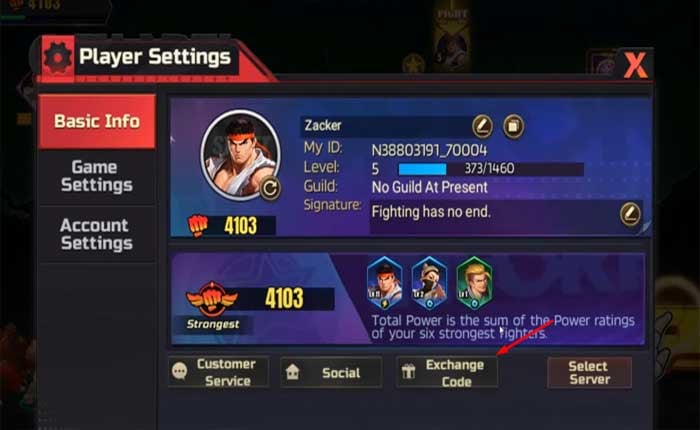Screen dimensions: 700x430
Task: Open the Exchange Code dialog
Action: tap(446, 372)
